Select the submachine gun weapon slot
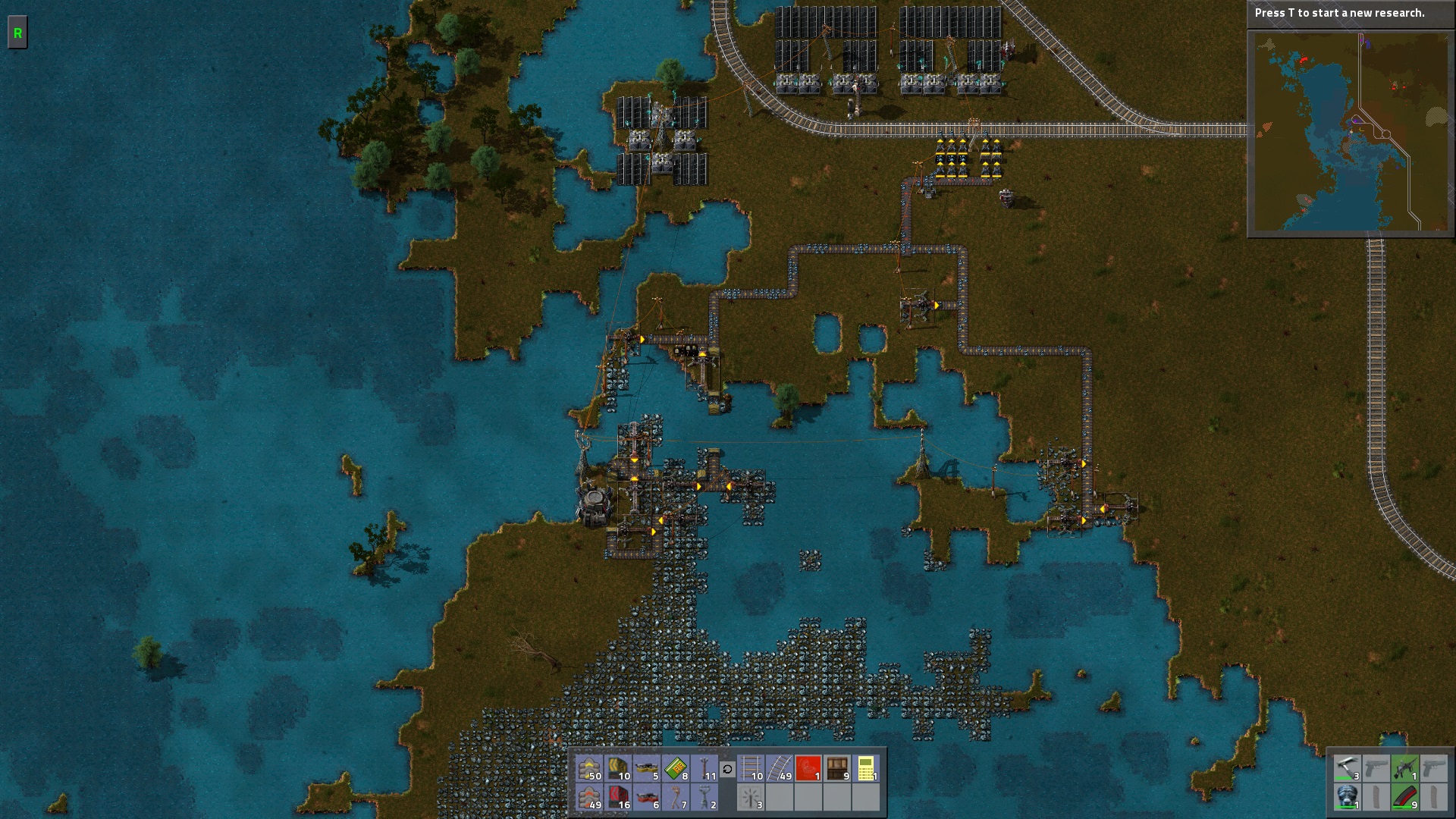The image size is (1456, 819). pyautogui.click(x=1404, y=769)
